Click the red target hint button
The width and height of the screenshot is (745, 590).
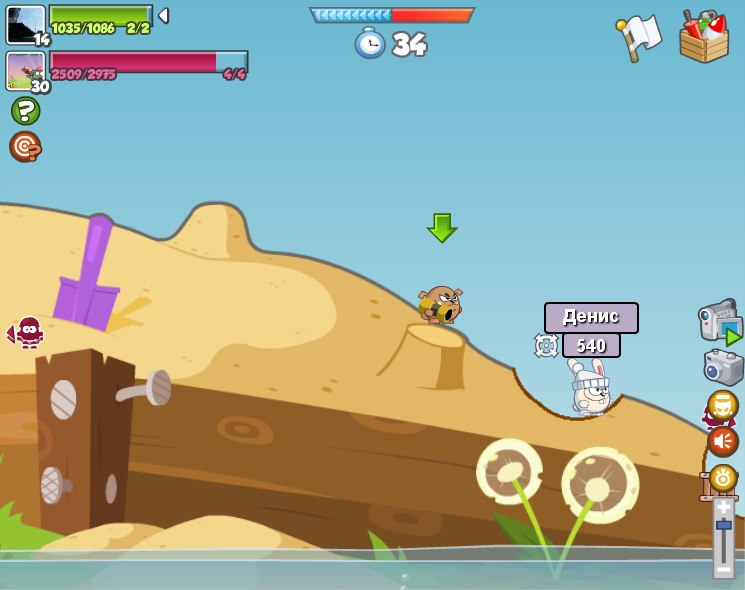(x=25, y=146)
